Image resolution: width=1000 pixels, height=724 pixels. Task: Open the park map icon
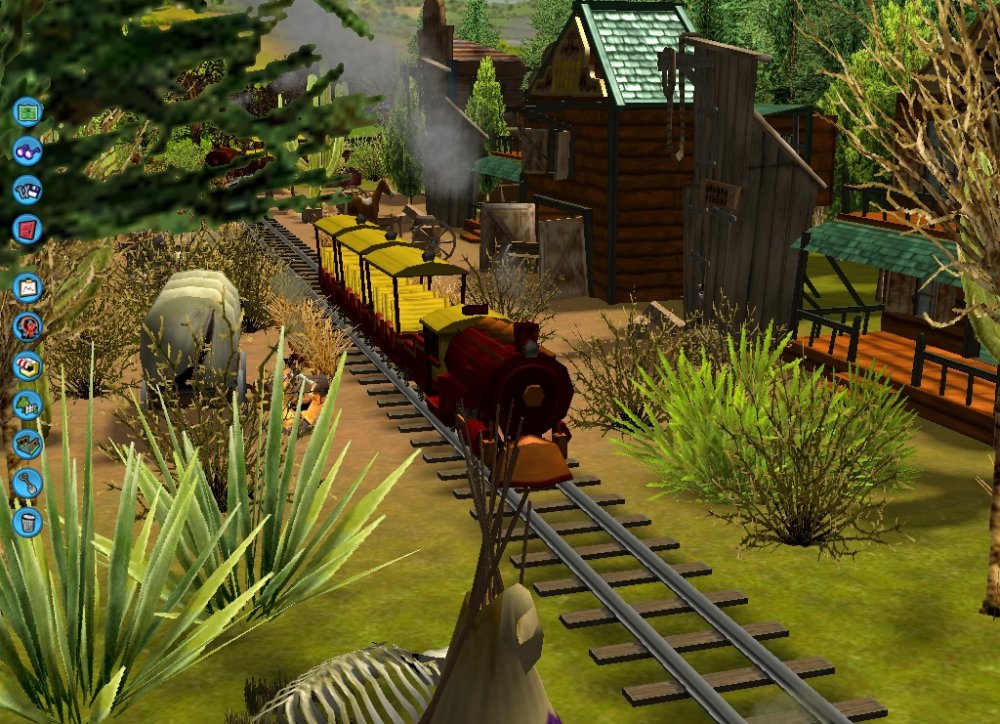coord(28,111)
